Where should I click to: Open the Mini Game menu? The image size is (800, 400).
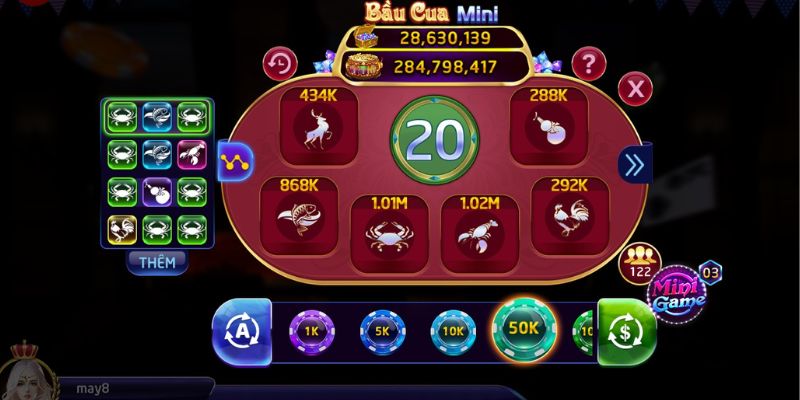pyautogui.click(x=680, y=290)
